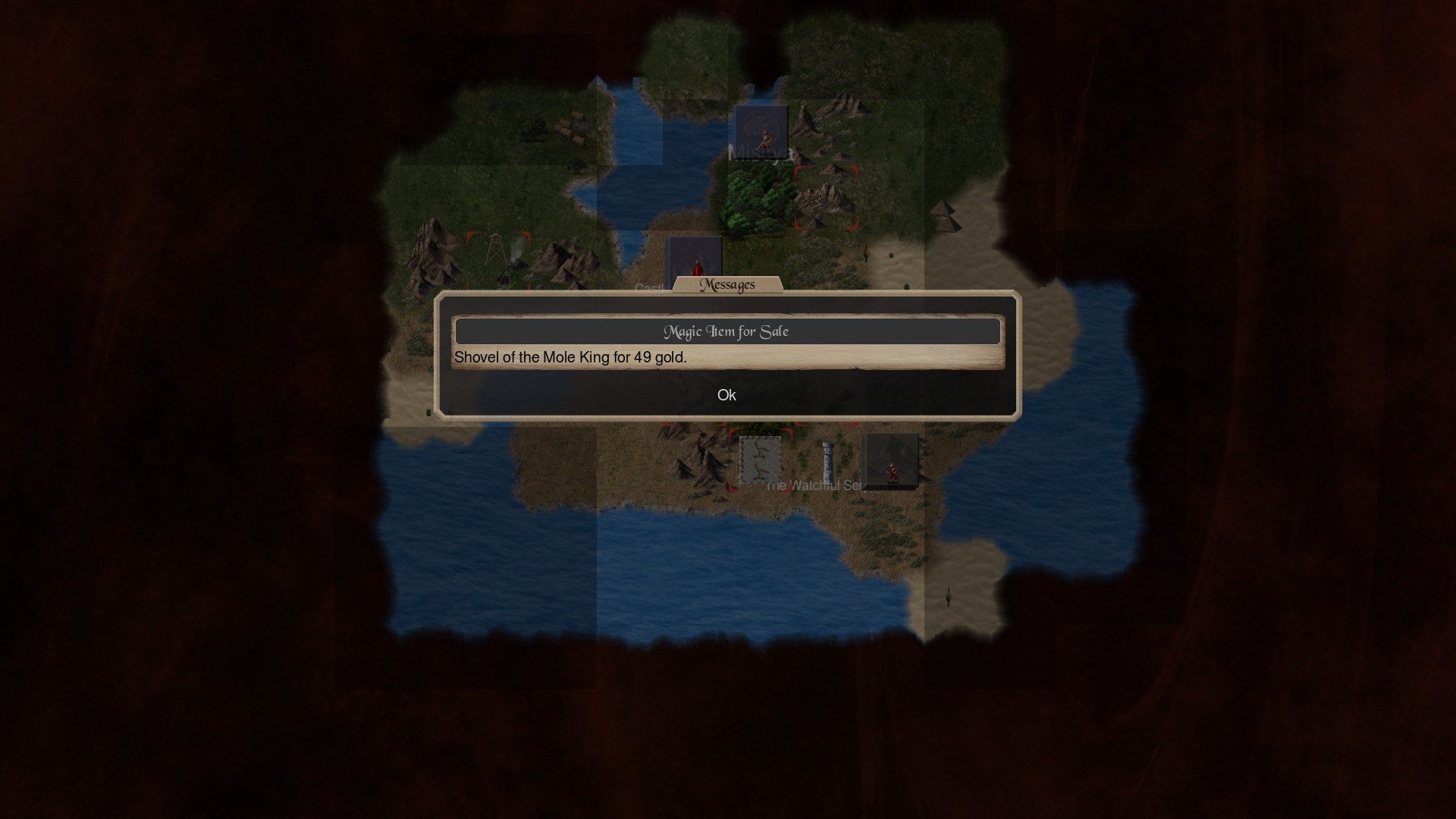
Task: Select the Shovel of the Mole King message
Action: (570, 357)
